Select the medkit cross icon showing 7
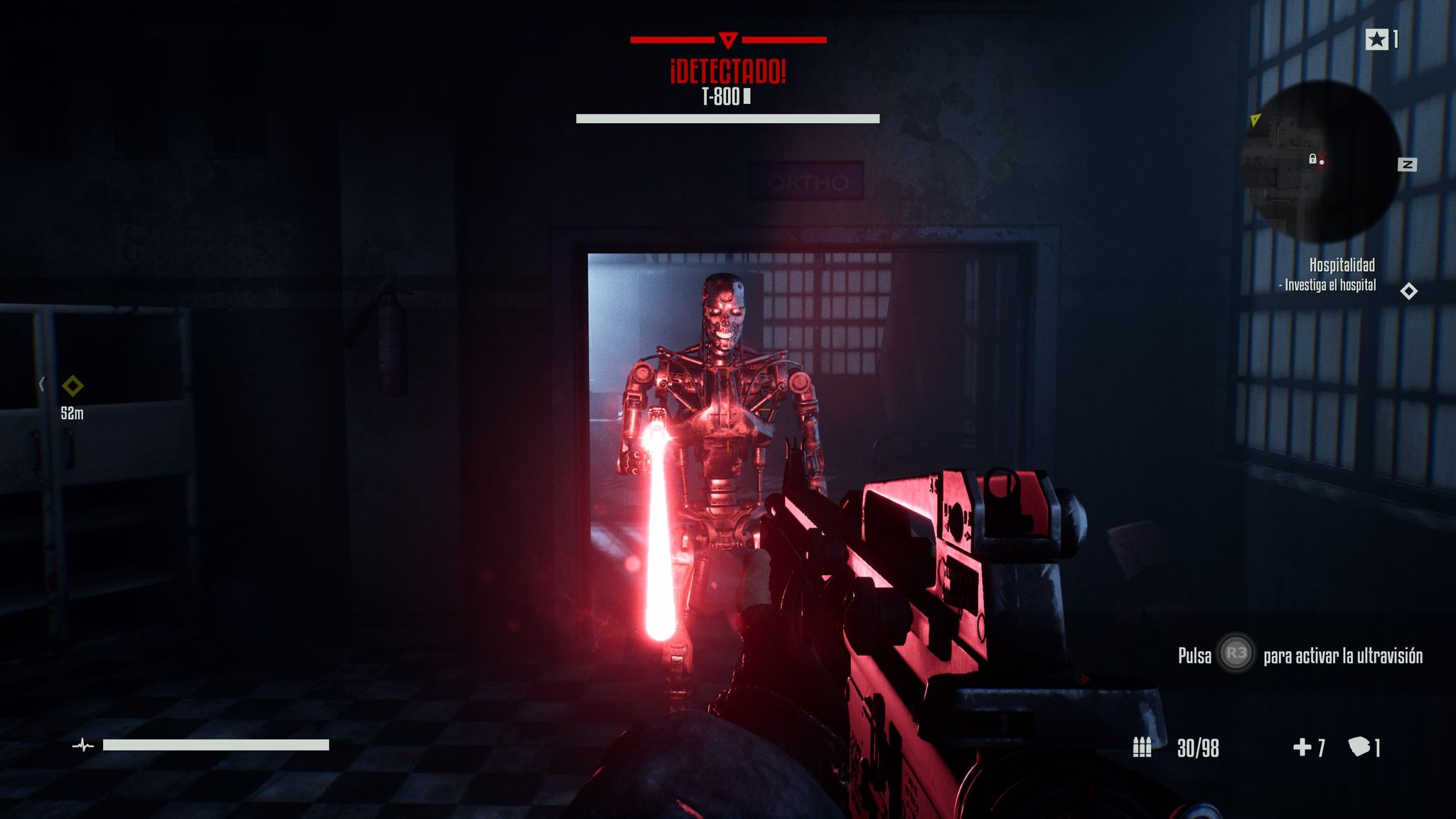1456x819 pixels. 1302,747
